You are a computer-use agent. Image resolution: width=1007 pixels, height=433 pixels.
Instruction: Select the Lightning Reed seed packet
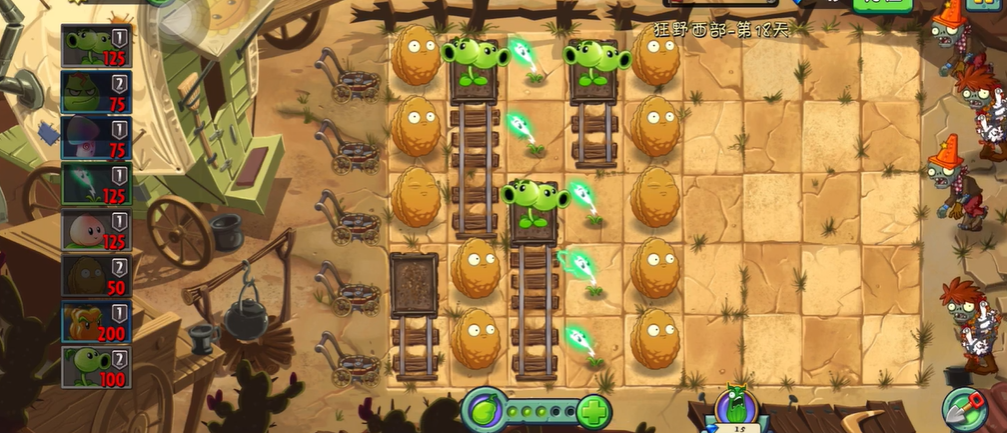(x=97, y=184)
